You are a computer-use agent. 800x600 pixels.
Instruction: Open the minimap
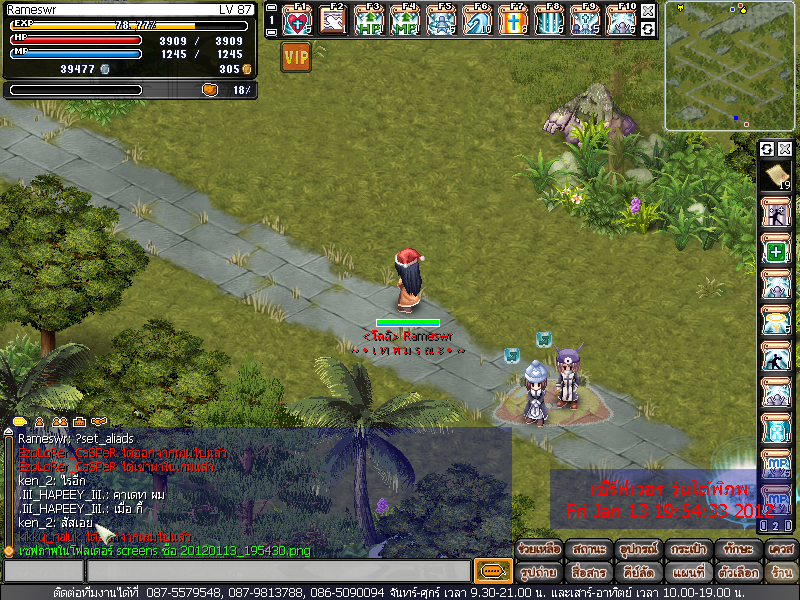pos(730,66)
